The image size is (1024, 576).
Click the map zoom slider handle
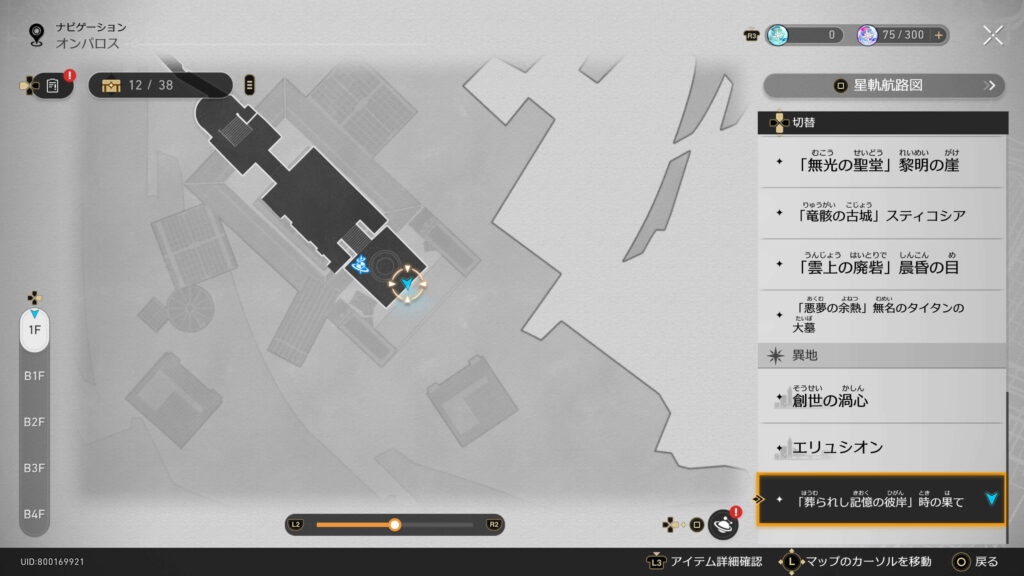pyautogui.click(x=395, y=524)
